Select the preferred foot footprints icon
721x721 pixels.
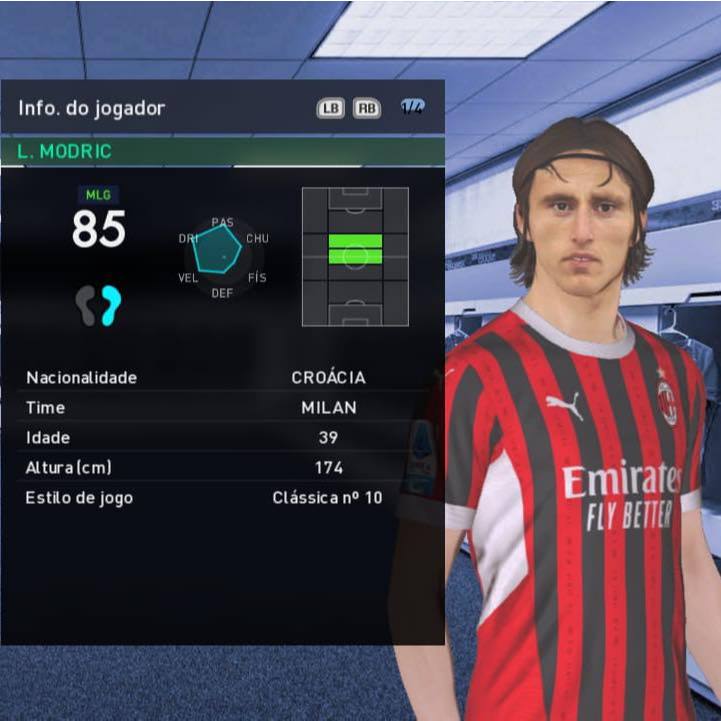pos(98,305)
